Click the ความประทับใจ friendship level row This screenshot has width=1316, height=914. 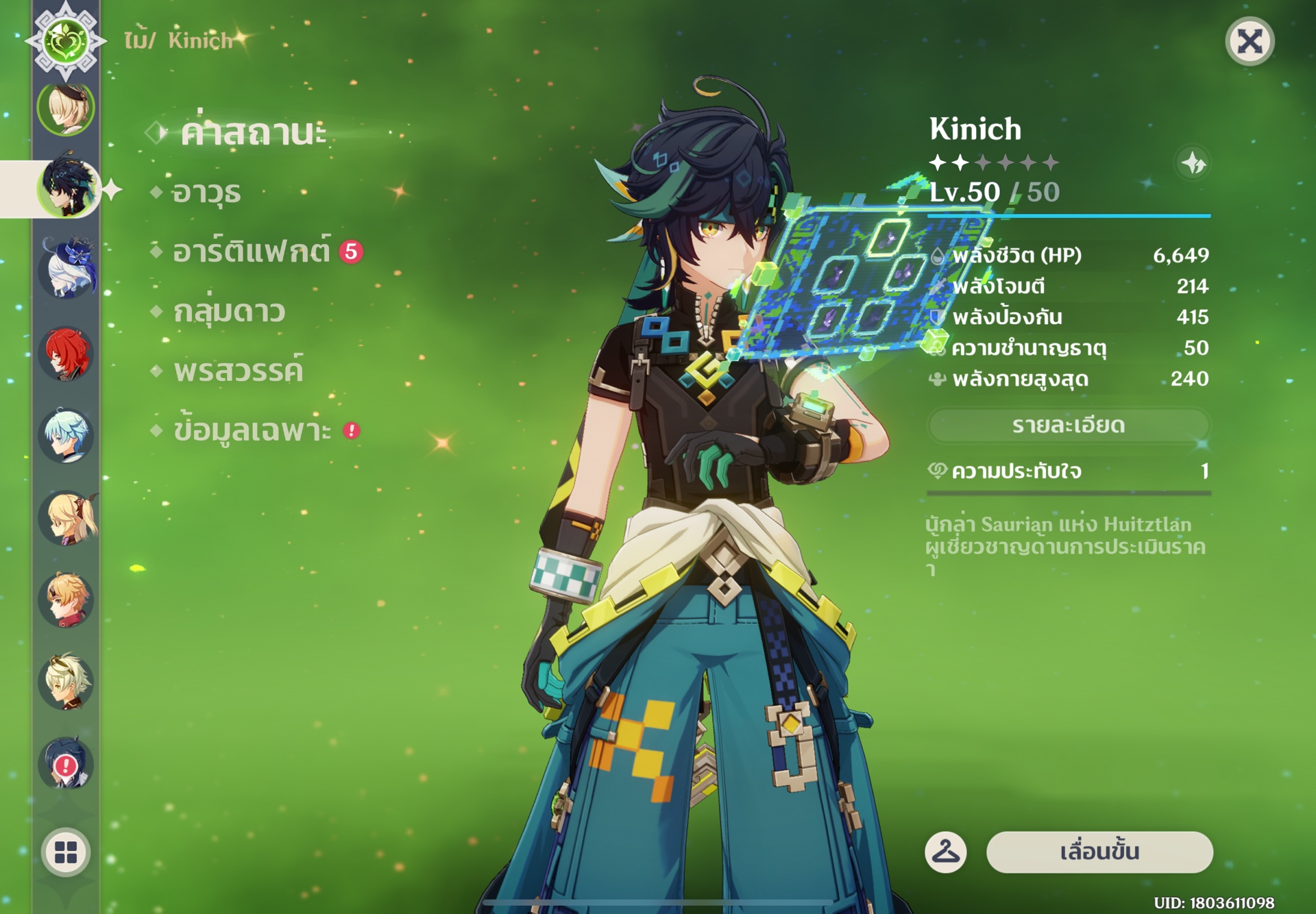(1068, 471)
